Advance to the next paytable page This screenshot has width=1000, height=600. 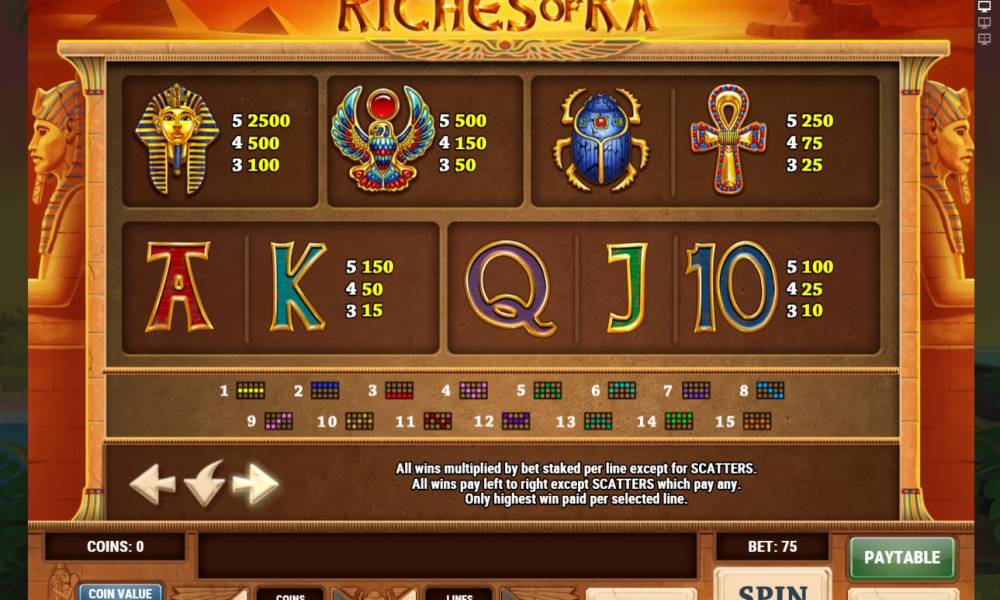coord(256,485)
